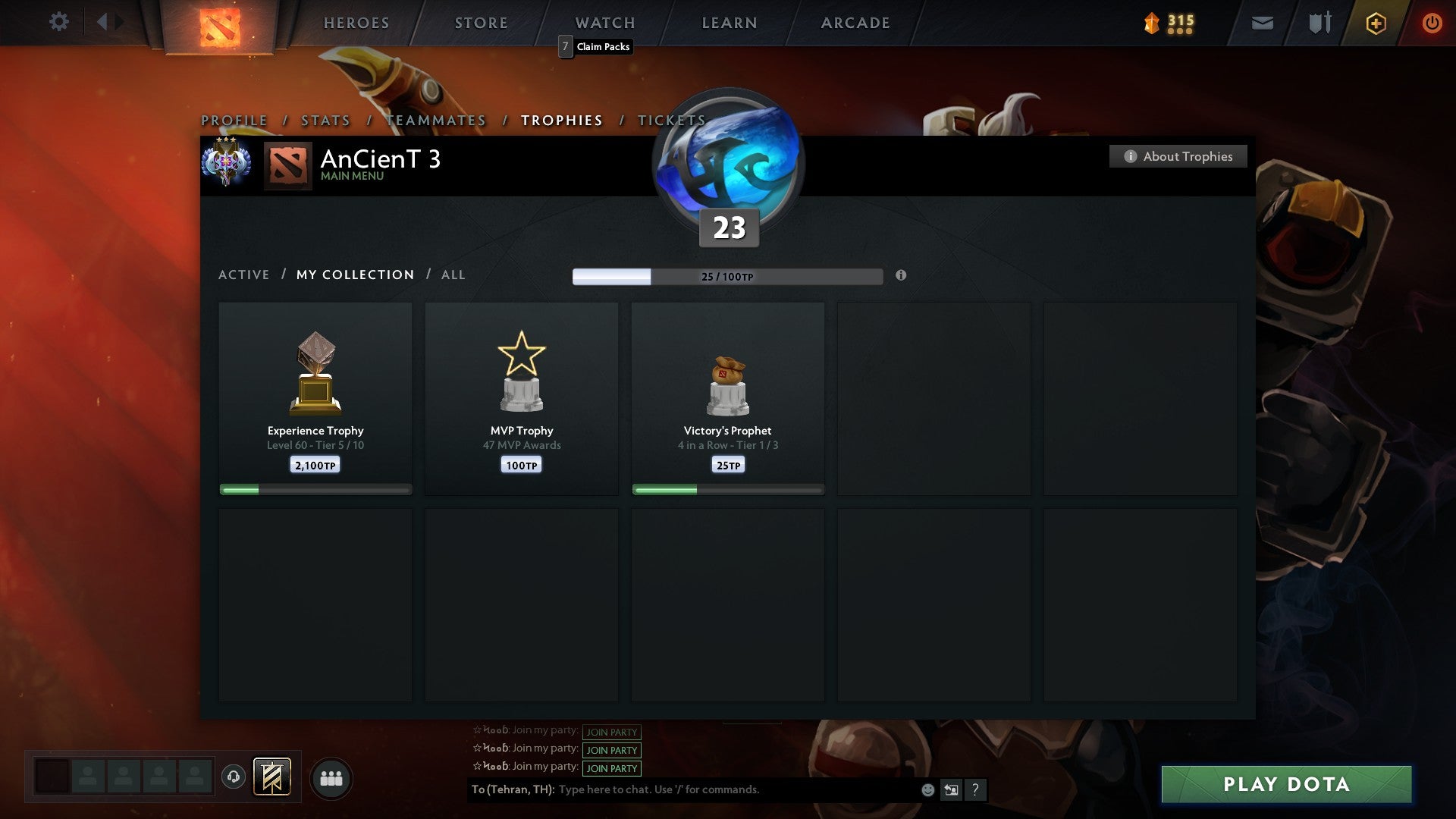
Task: Open the voice chat headset icon
Action: tap(234, 777)
